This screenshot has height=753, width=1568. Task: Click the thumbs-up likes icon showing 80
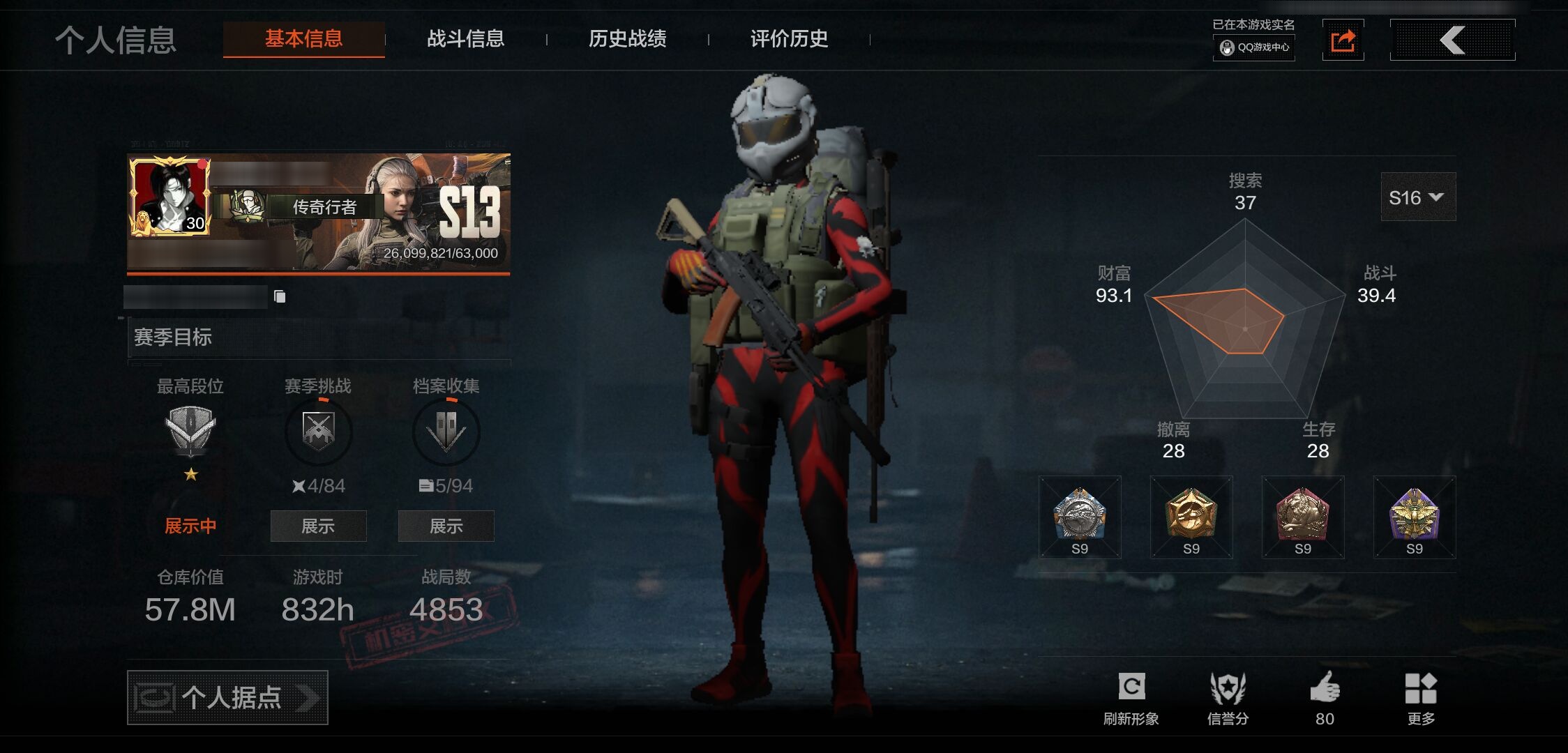(x=1325, y=687)
